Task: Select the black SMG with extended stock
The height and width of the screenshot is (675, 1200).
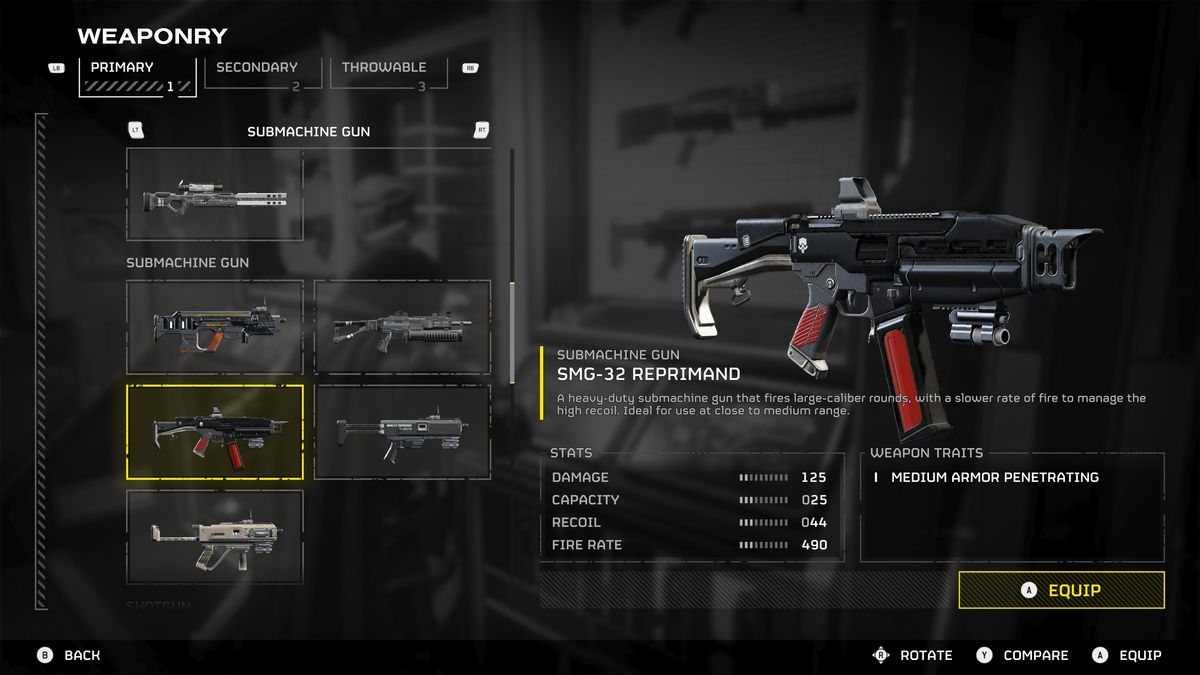Action: [x=402, y=432]
